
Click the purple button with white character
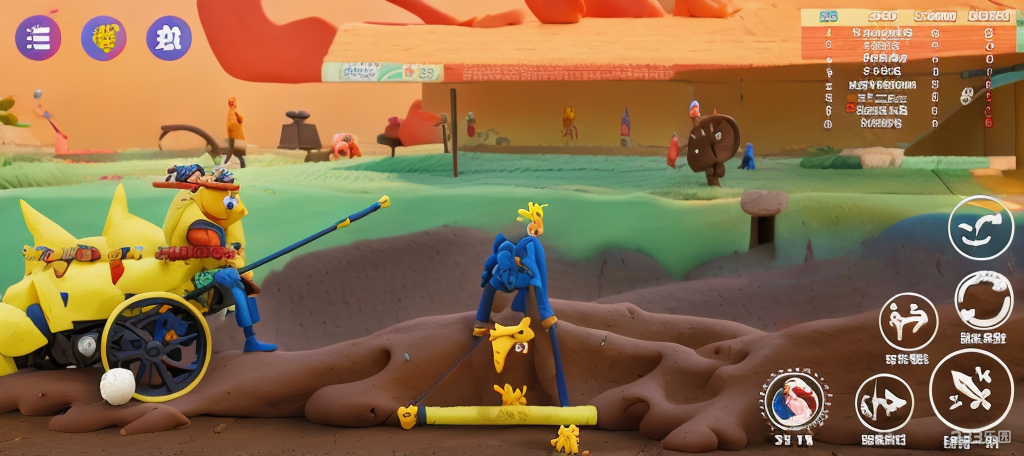169,38
